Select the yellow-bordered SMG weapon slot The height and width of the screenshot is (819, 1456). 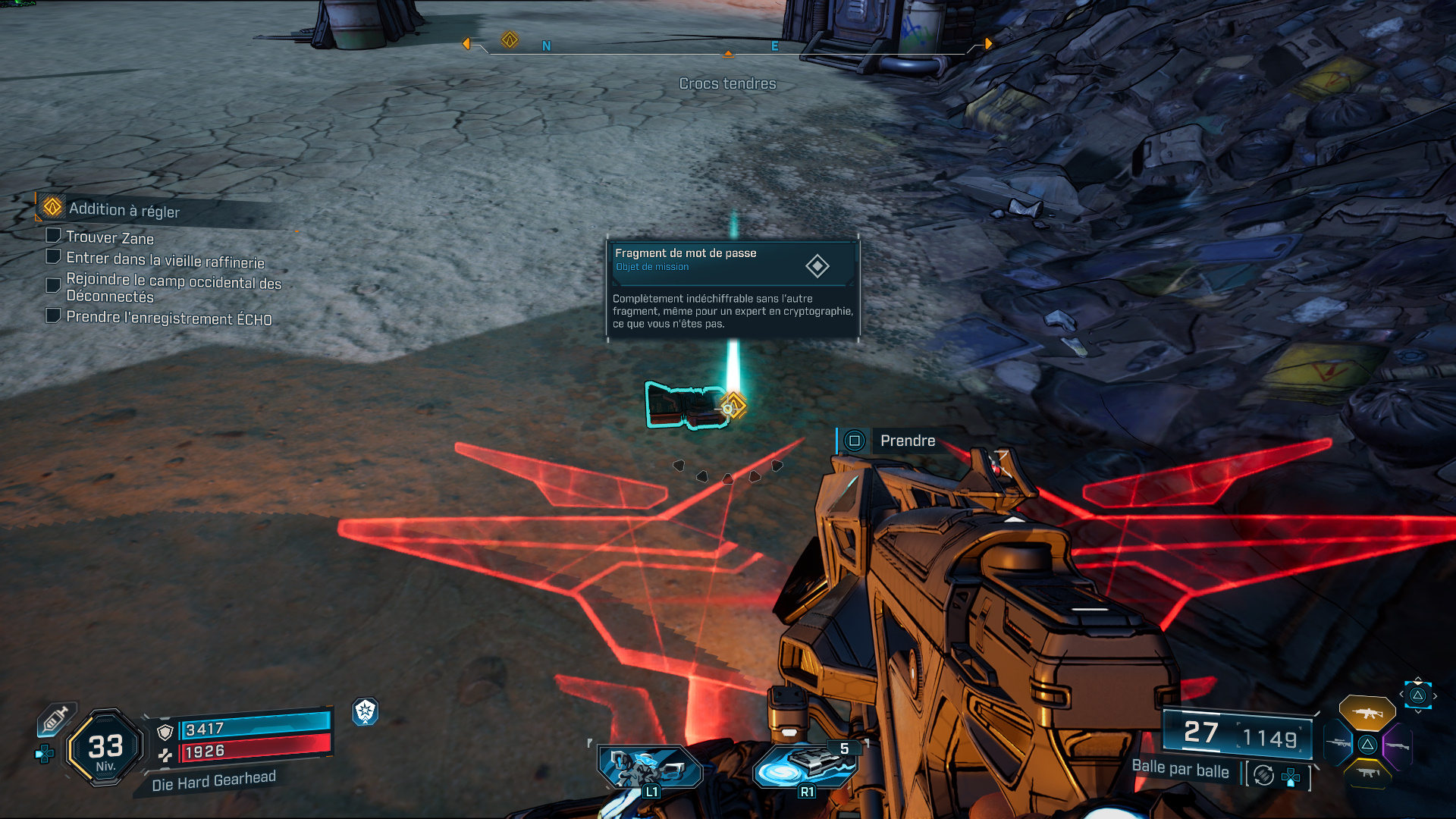tap(1367, 773)
